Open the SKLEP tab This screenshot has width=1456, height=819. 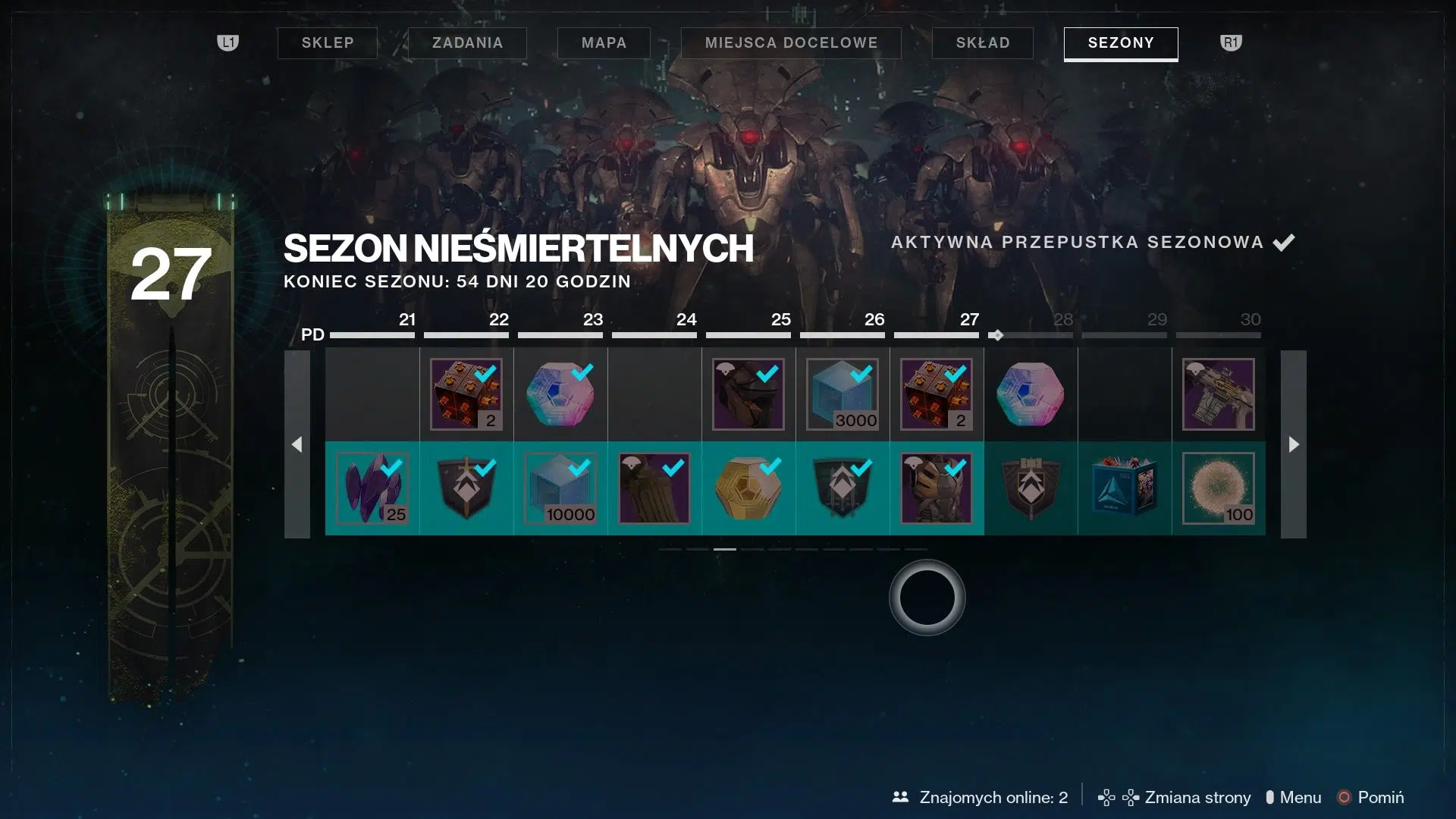[327, 43]
